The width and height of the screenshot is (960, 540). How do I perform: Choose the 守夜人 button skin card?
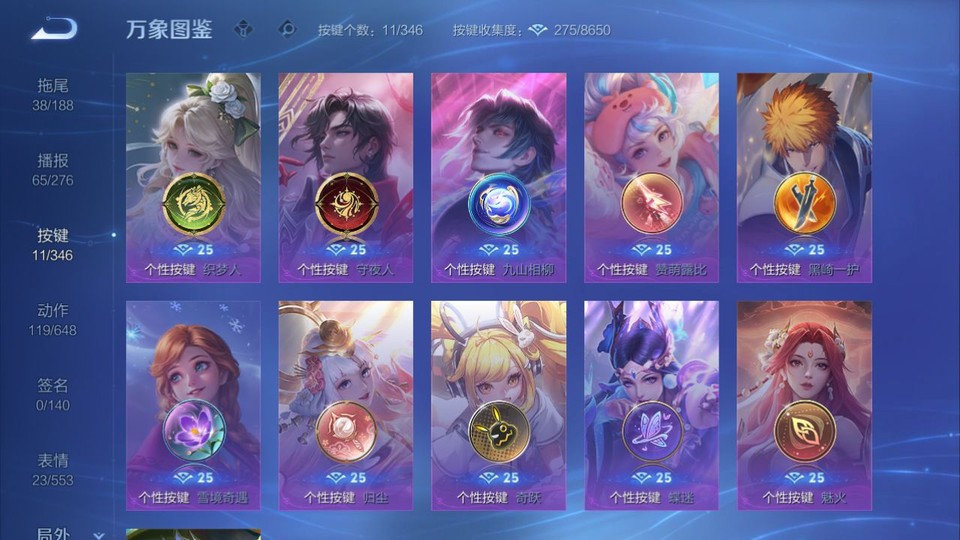coord(346,176)
